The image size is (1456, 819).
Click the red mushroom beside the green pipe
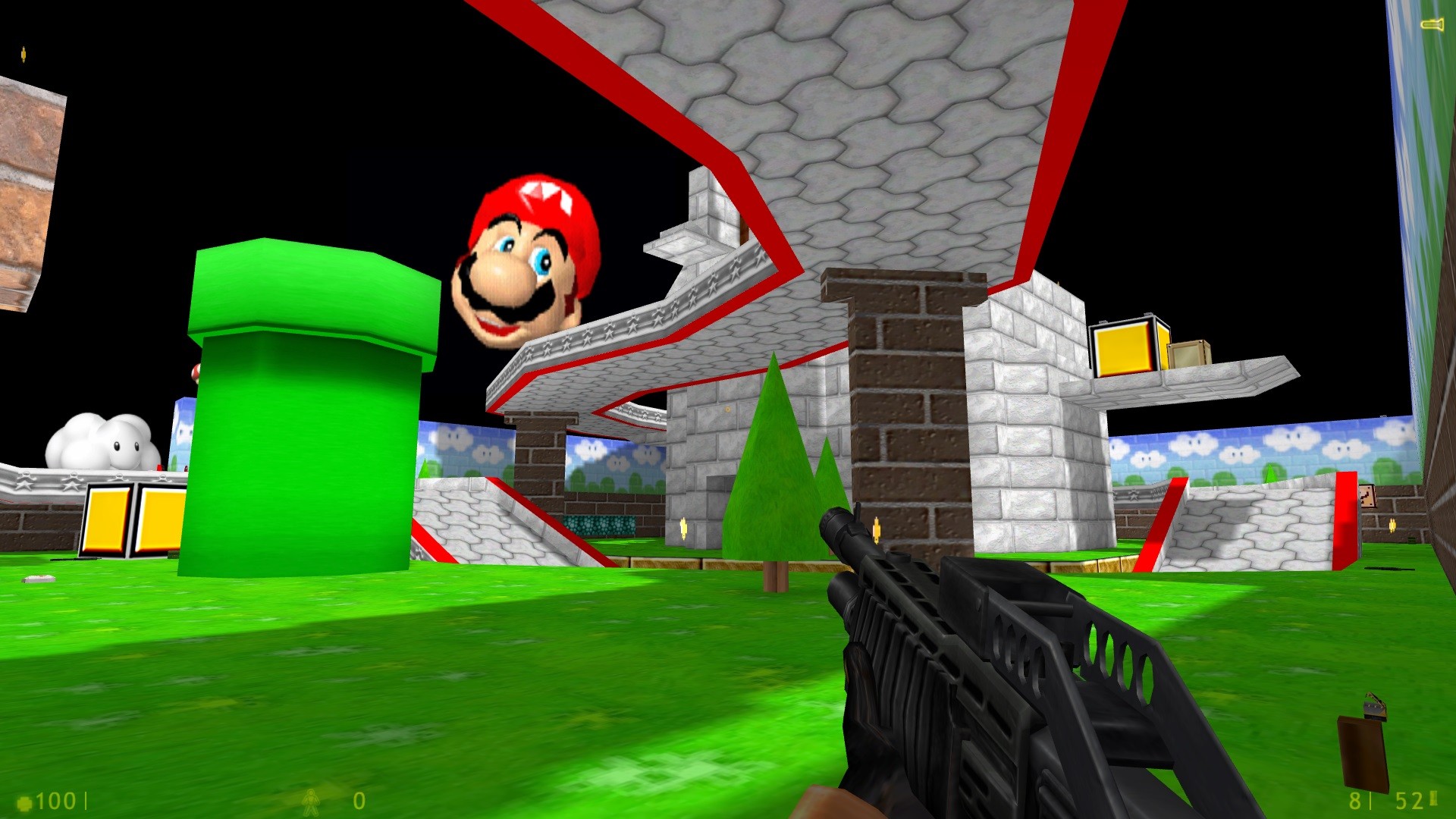(x=196, y=372)
